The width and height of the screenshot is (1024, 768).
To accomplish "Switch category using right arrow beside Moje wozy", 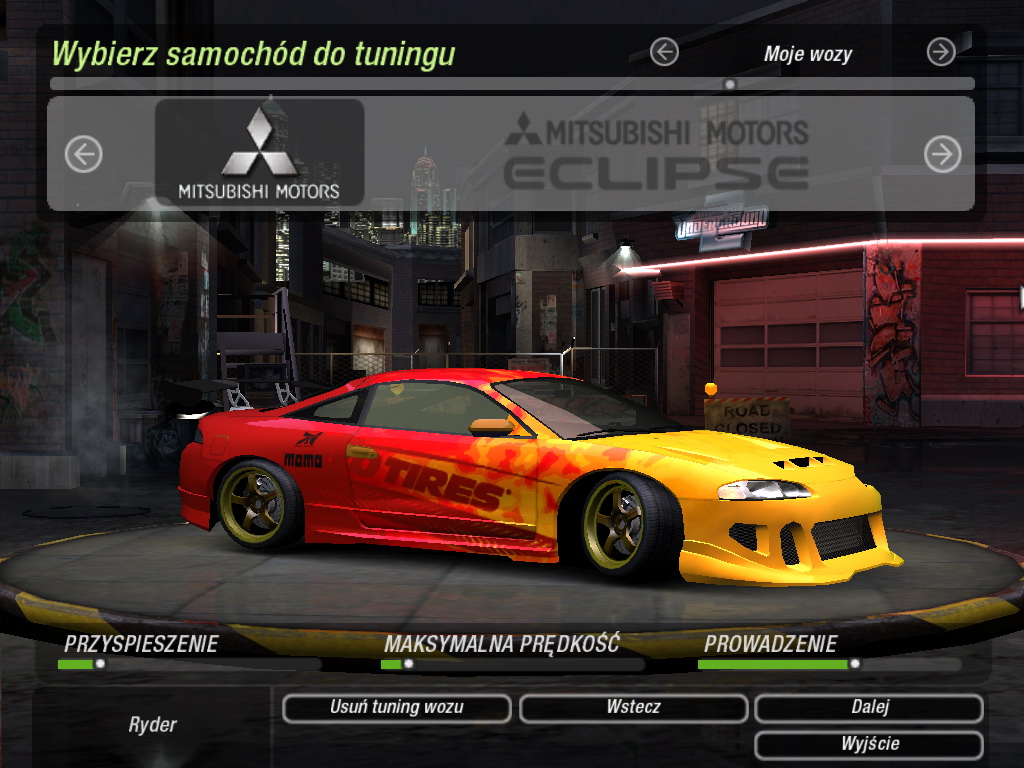I will click(941, 52).
